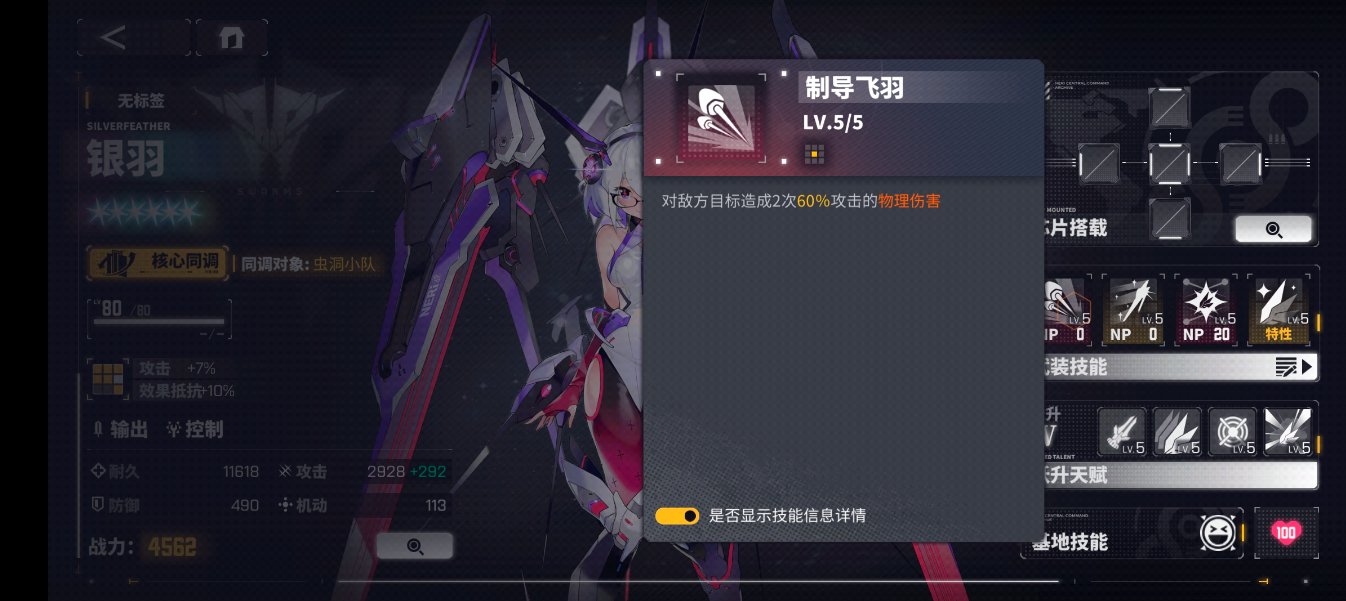This screenshot has height=601, width=1346.
Task: Click the 虫洞小队 sync target name
Action: [349, 265]
